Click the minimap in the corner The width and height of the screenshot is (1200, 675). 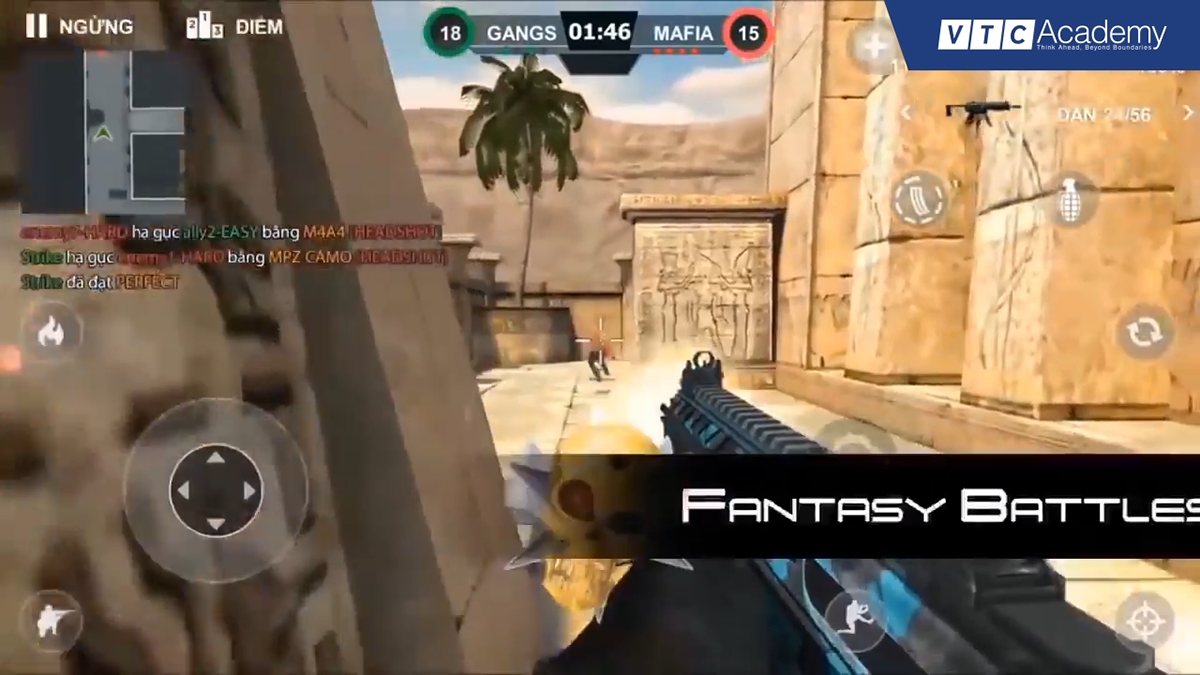104,132
